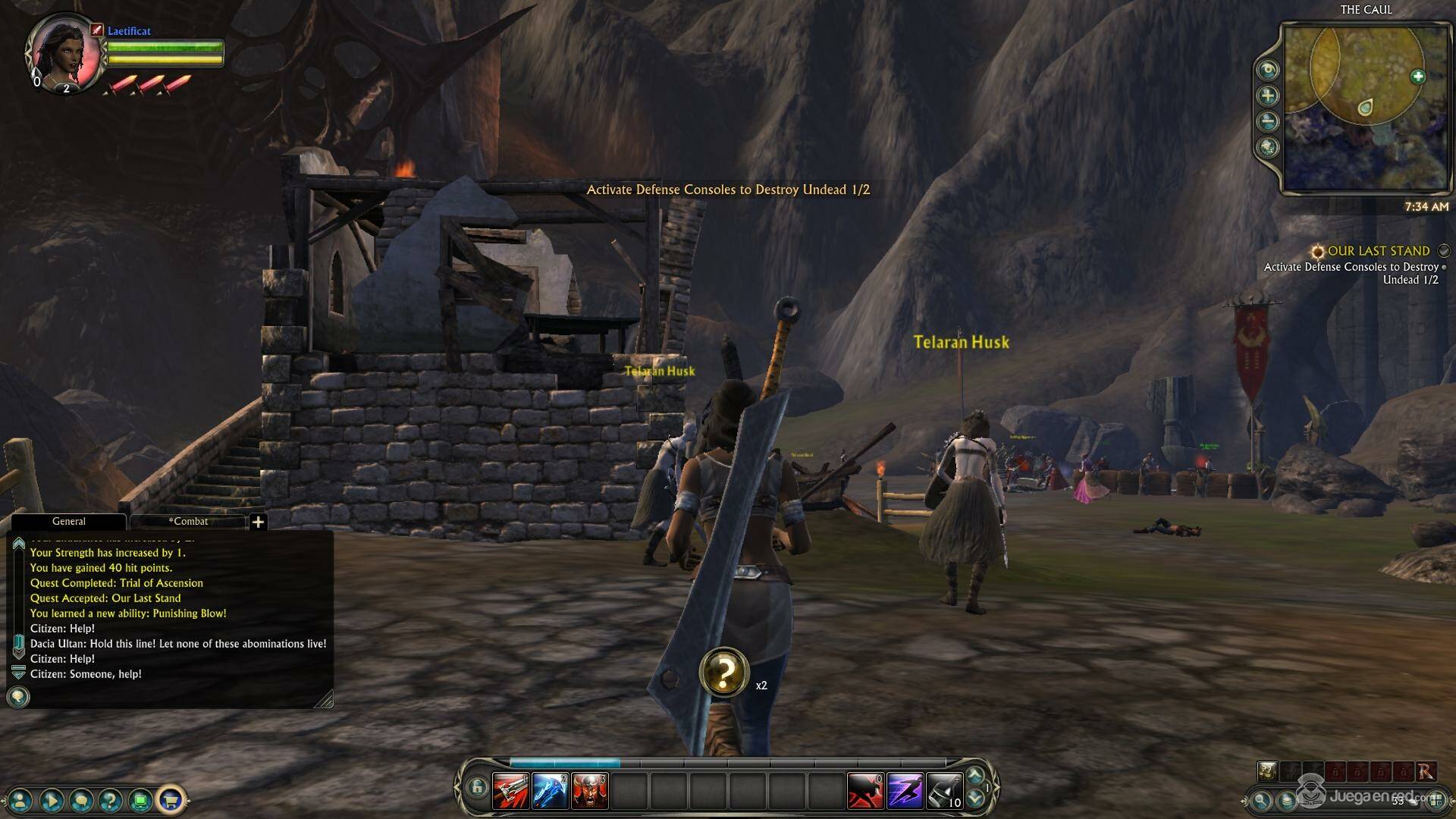The width and height of the screenshot is (1456, 819).
Task: Activate the red sword strike ability
Action: pyautogui.click(x=510, y=791)
